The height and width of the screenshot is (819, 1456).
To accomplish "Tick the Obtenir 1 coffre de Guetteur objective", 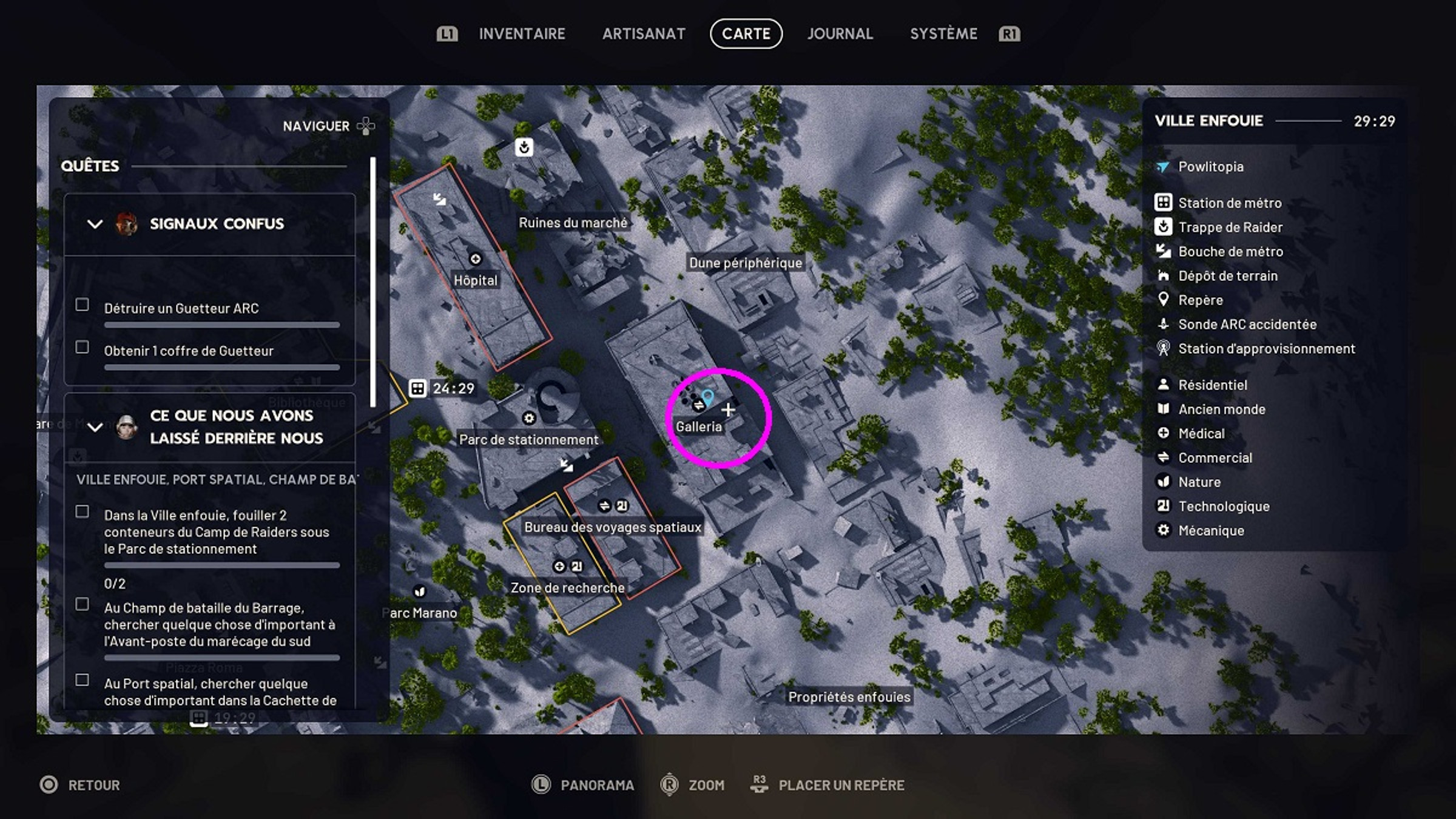I will tap(83, 347).
